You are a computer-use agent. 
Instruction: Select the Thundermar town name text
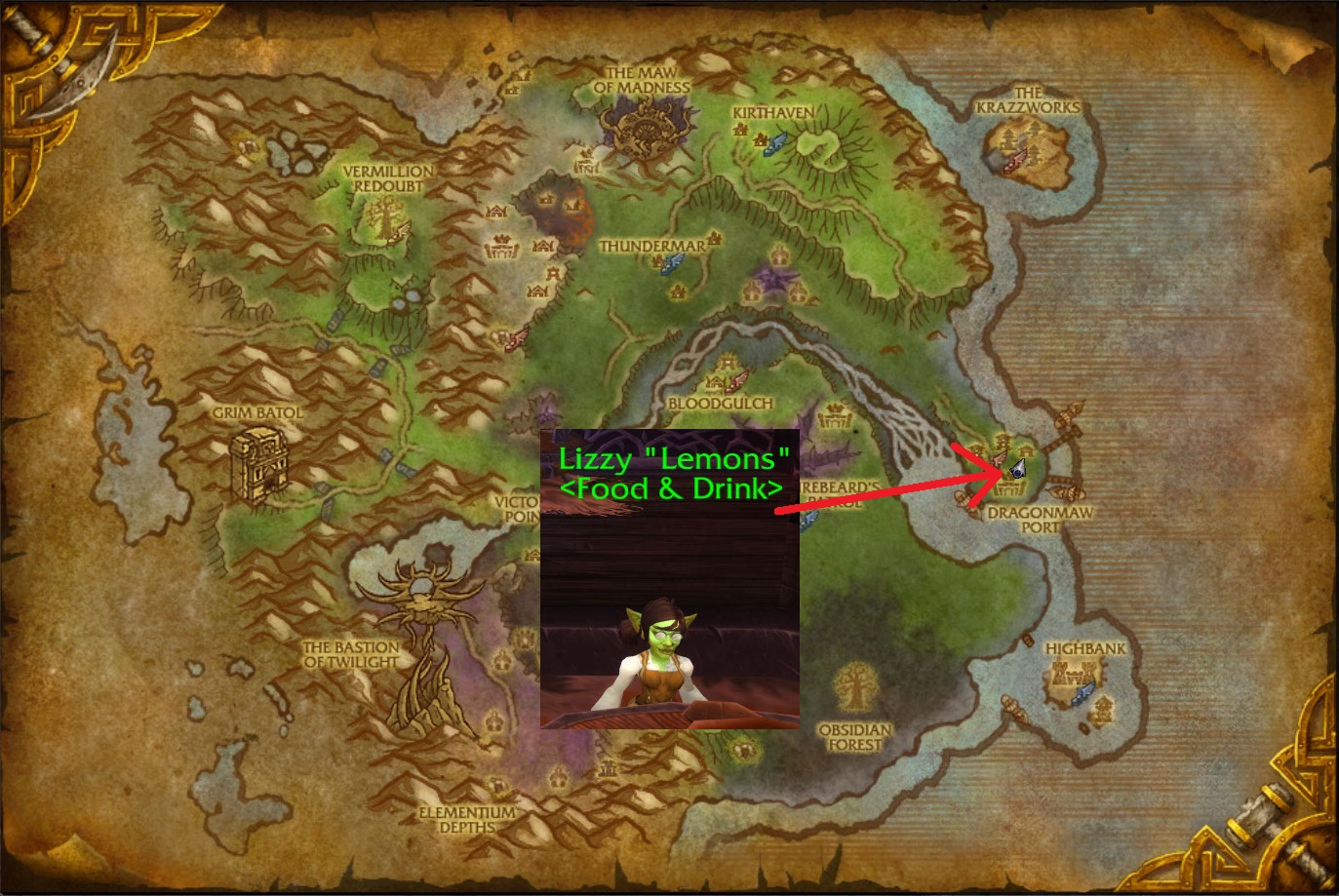coord(651,247)
